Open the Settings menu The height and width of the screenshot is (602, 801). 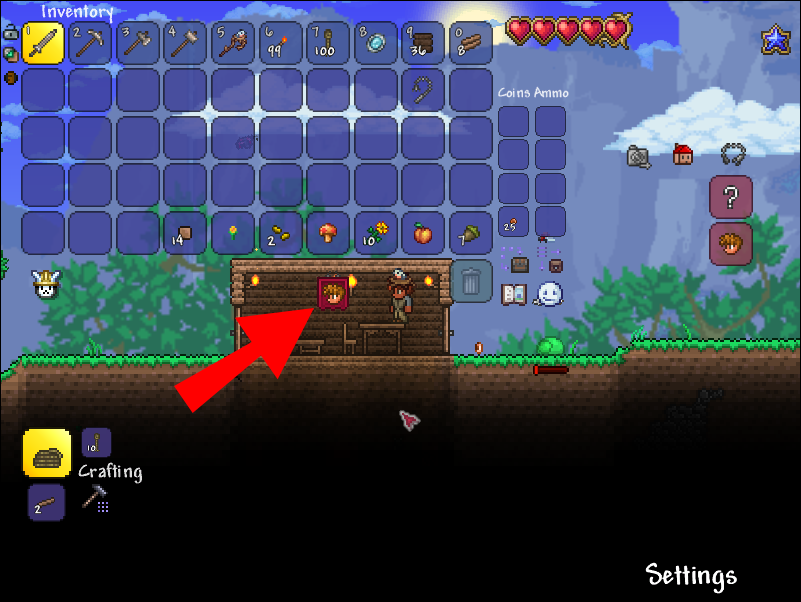coord(691,575)
